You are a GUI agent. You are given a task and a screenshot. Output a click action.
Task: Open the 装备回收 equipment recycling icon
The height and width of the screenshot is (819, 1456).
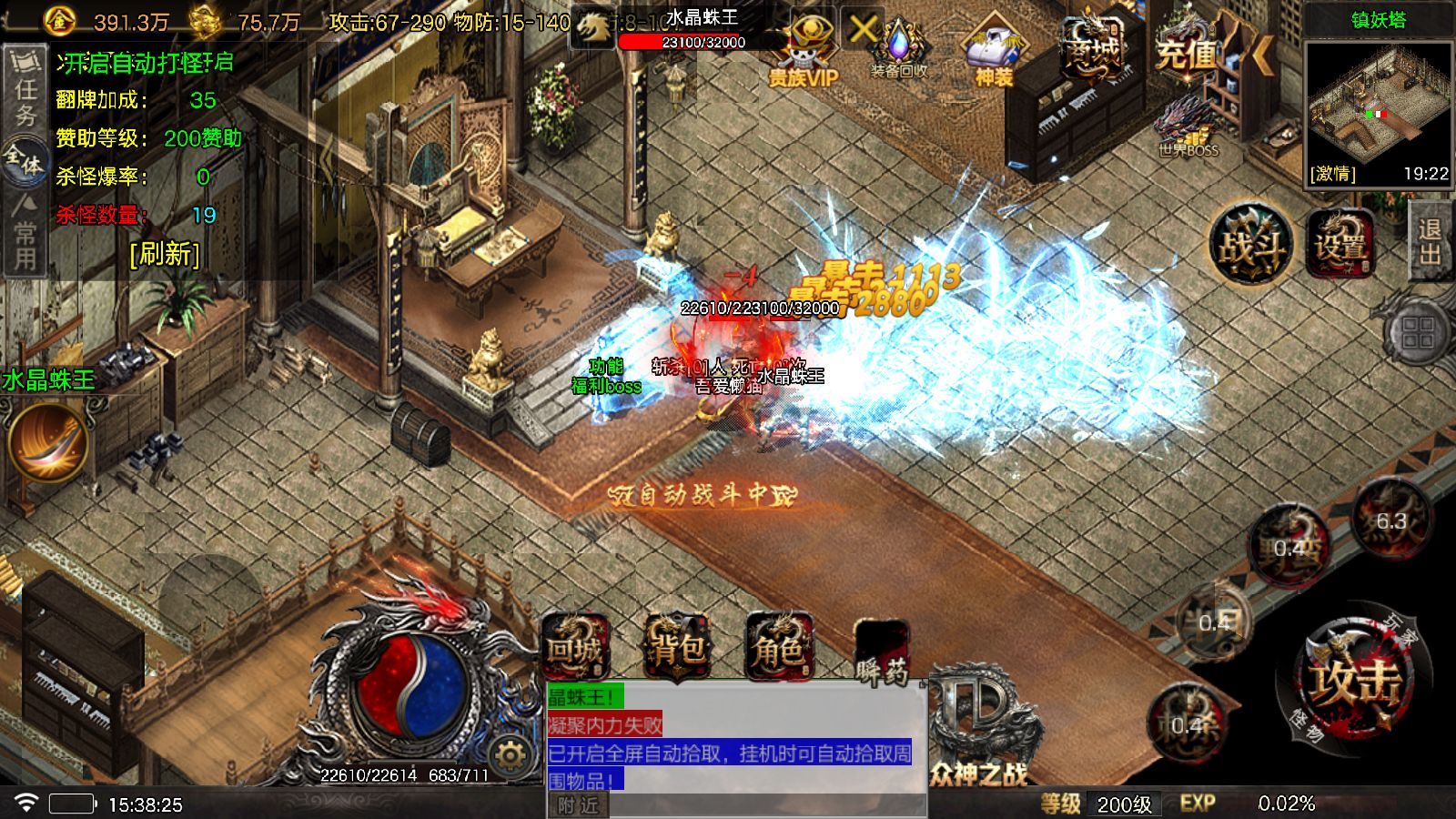[x=899, y=50]
